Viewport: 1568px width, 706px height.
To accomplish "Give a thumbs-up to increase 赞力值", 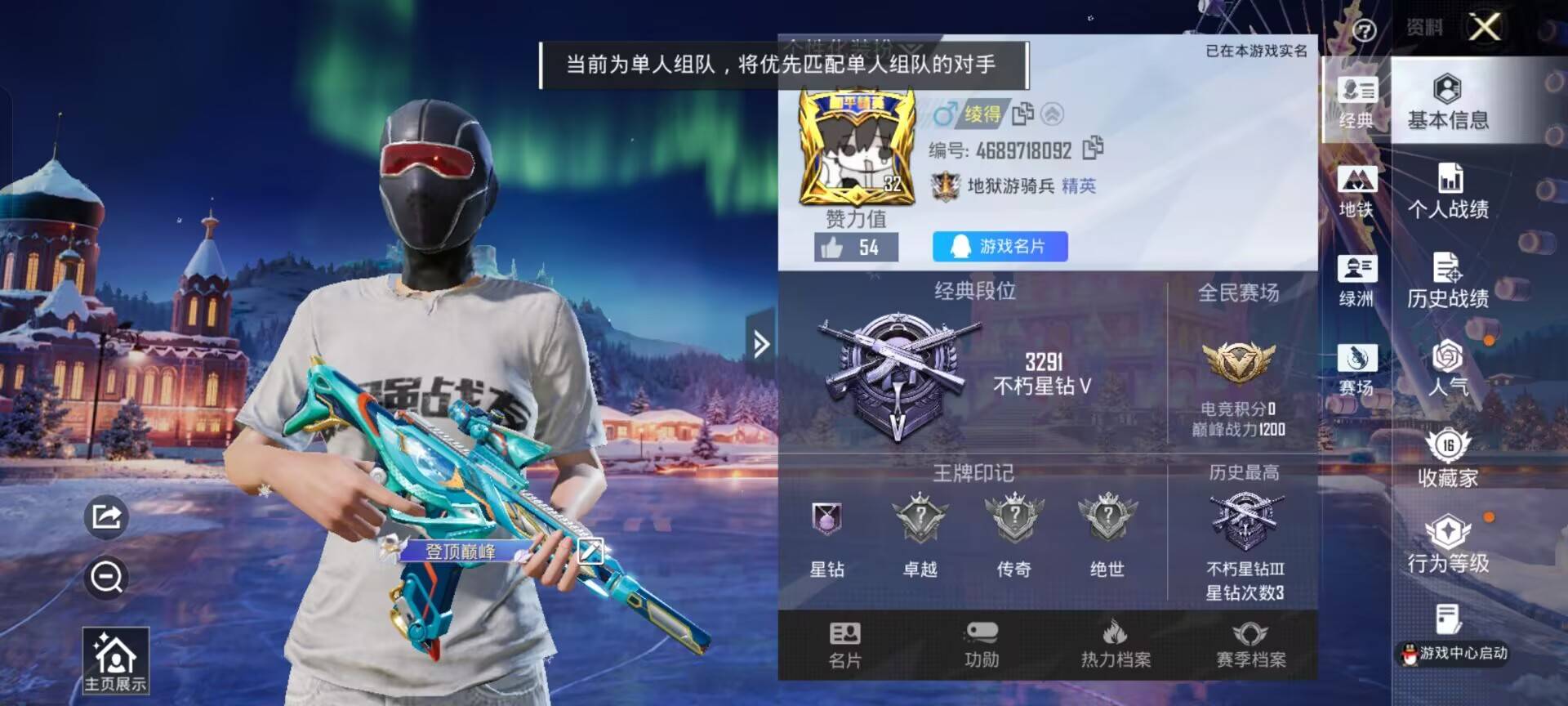I will coord(834,248).
